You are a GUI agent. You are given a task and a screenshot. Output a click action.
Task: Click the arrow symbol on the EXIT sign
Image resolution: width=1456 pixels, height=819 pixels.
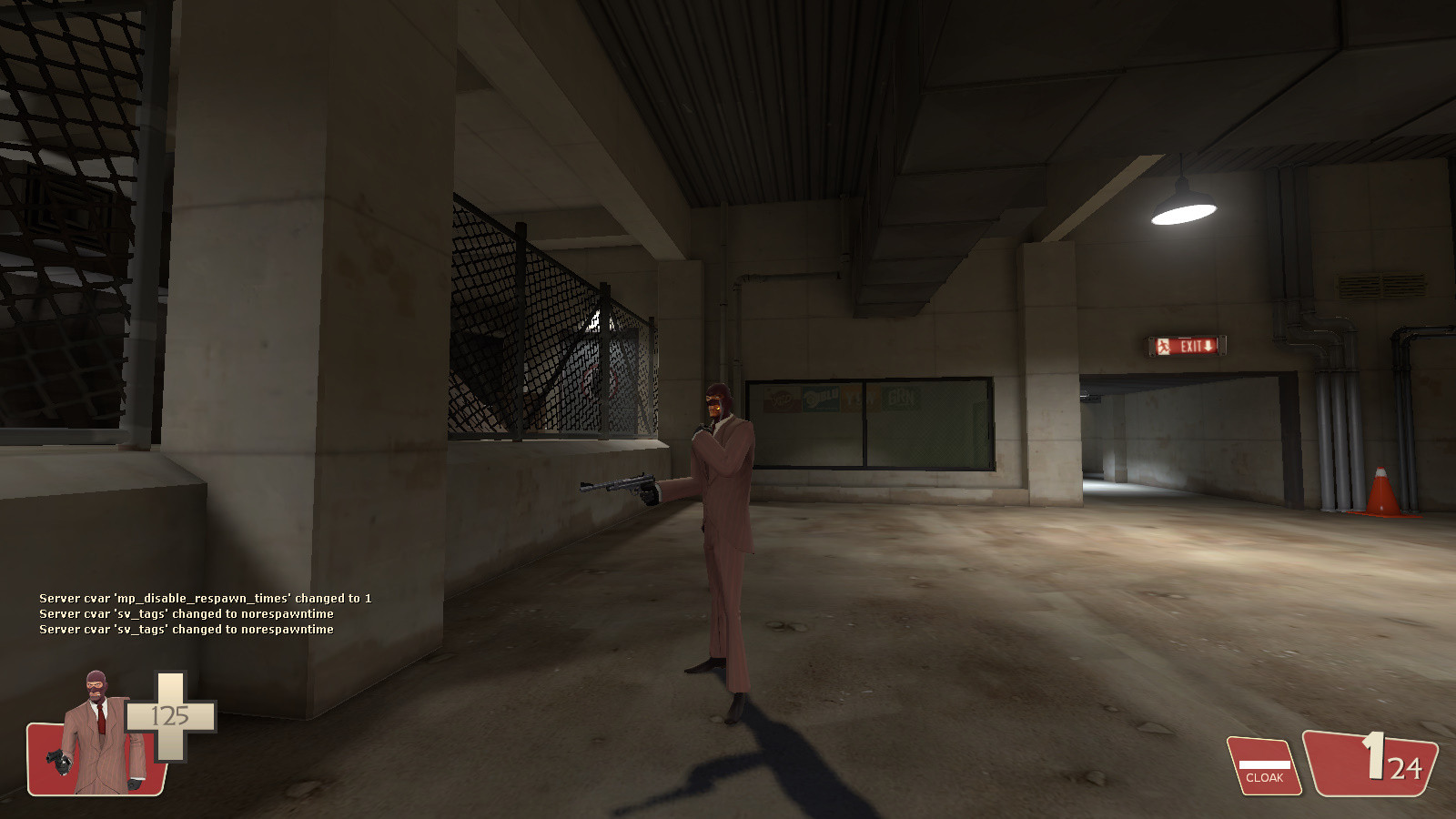[x=1208, y=347]
